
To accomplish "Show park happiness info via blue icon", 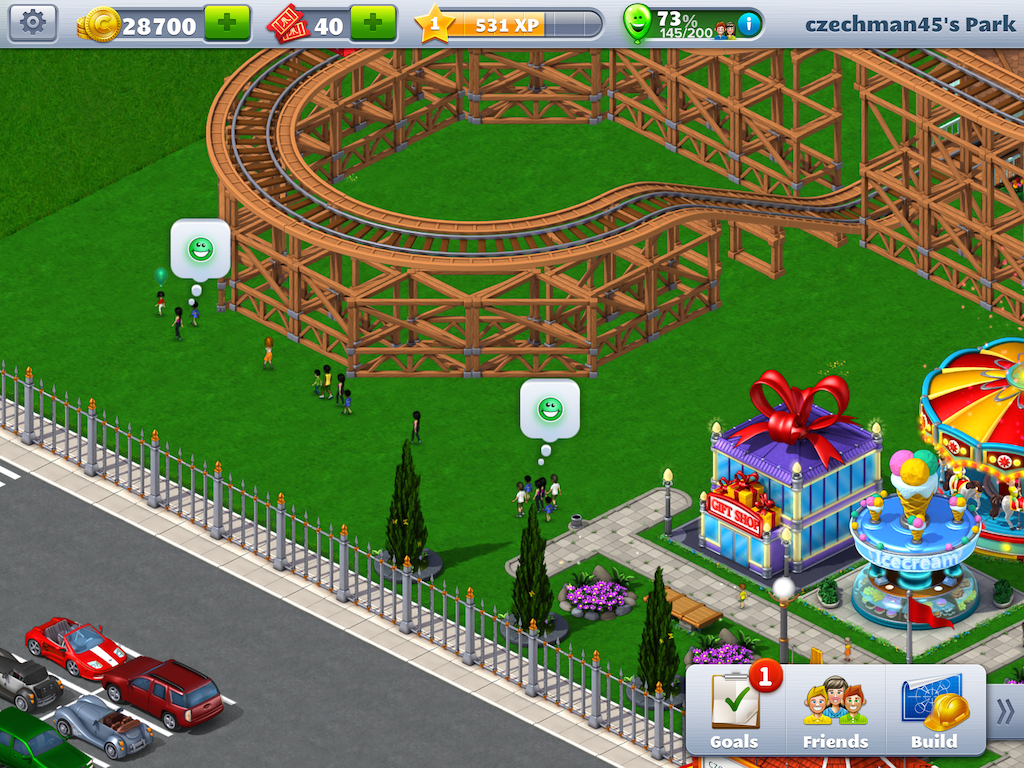I will click(x=747, y=23).
